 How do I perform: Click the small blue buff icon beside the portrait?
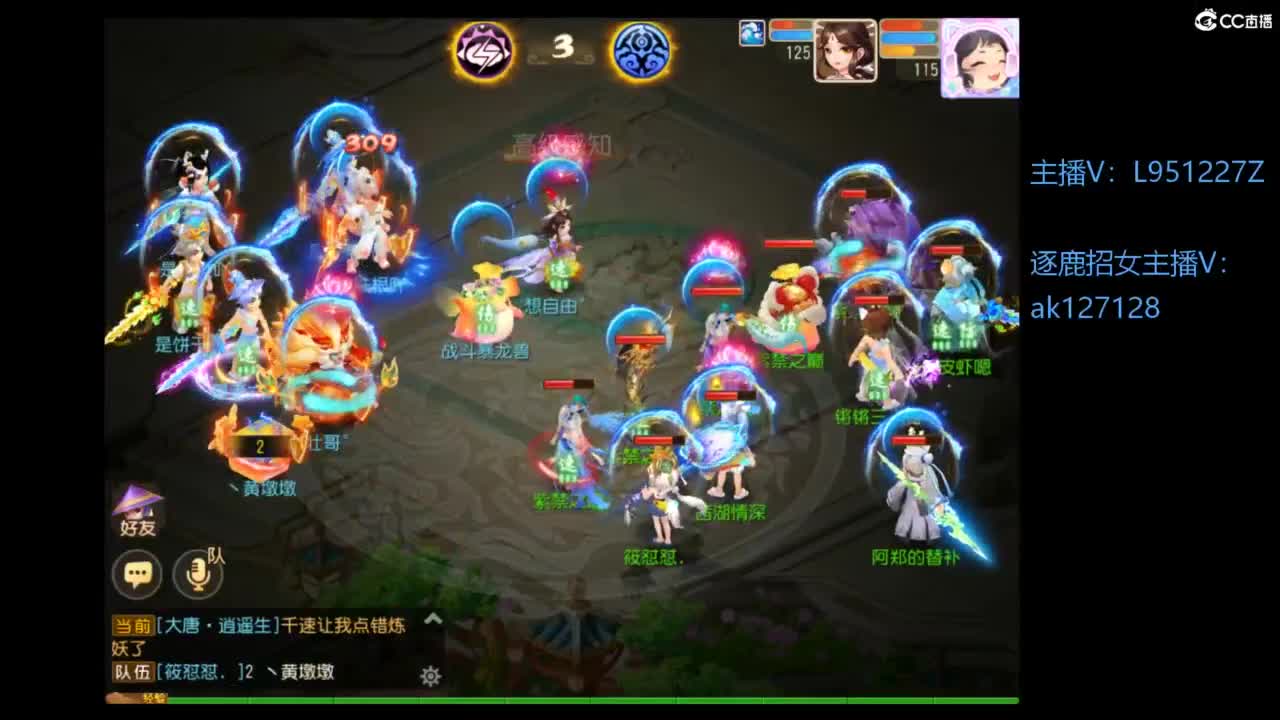pos(750,32)
